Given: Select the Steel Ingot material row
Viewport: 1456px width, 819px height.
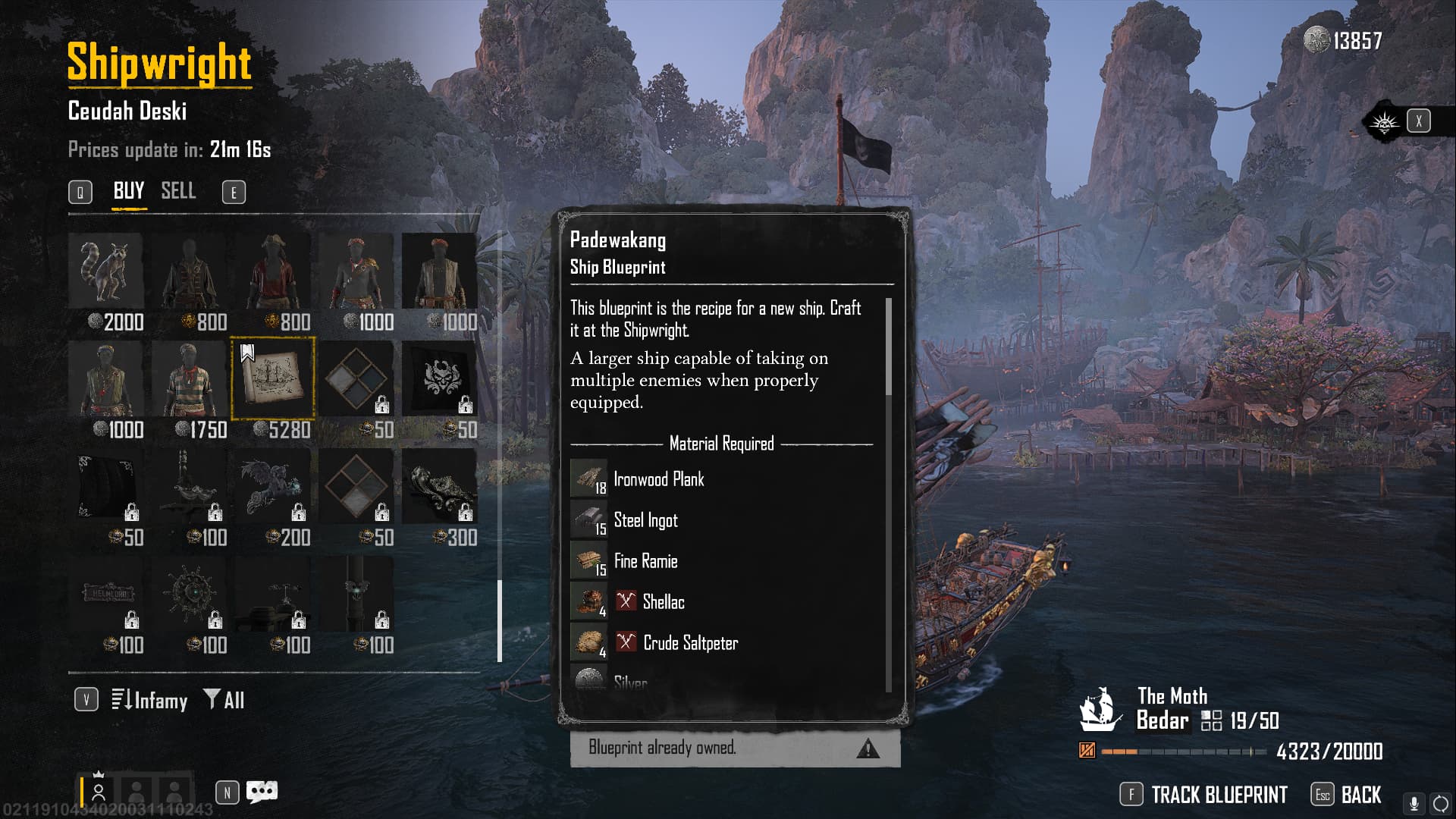Looking at the screenshot, I should tap(645, 520).
